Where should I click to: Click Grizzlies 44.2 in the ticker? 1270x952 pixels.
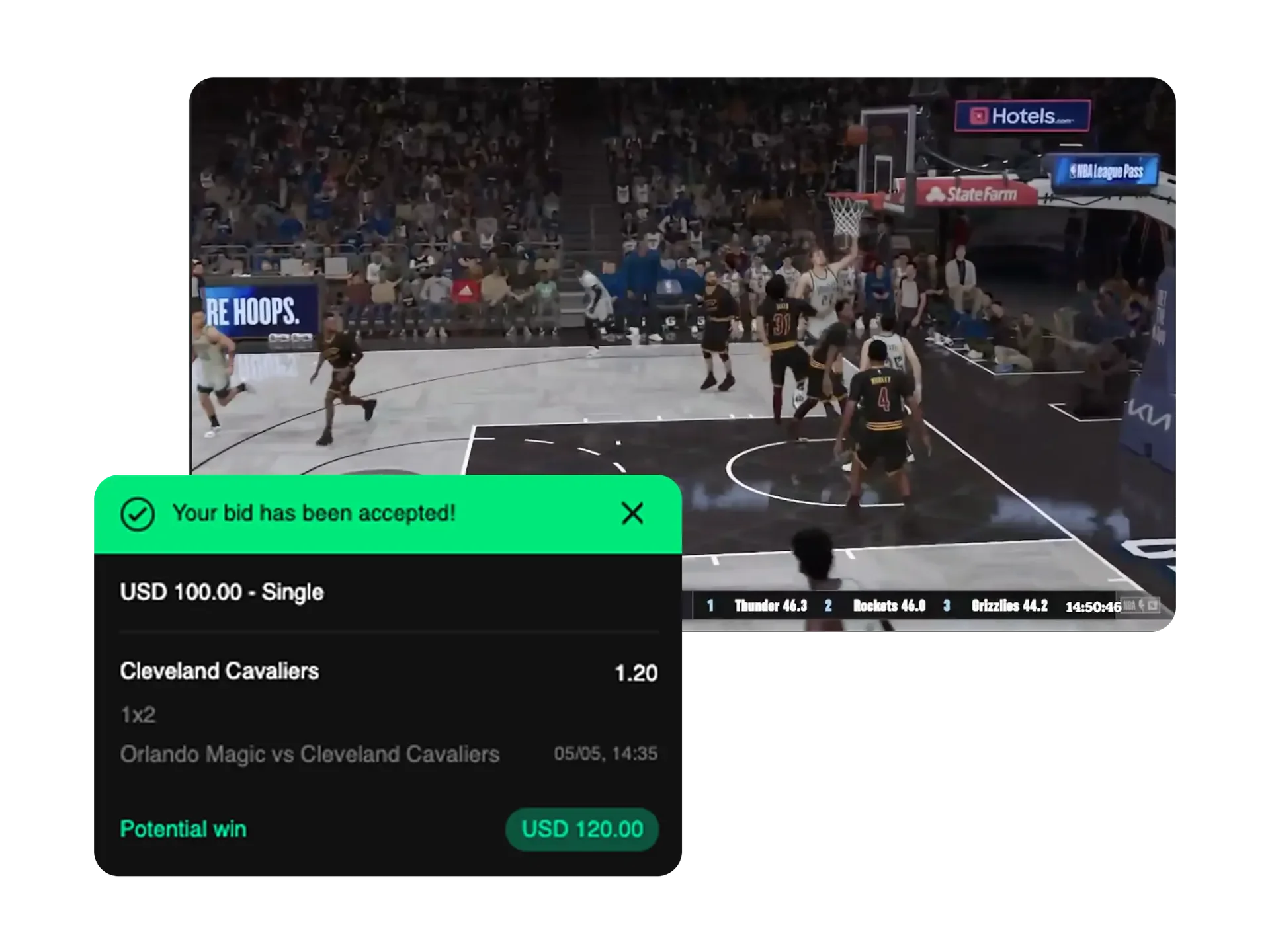tap(1008, 606)
